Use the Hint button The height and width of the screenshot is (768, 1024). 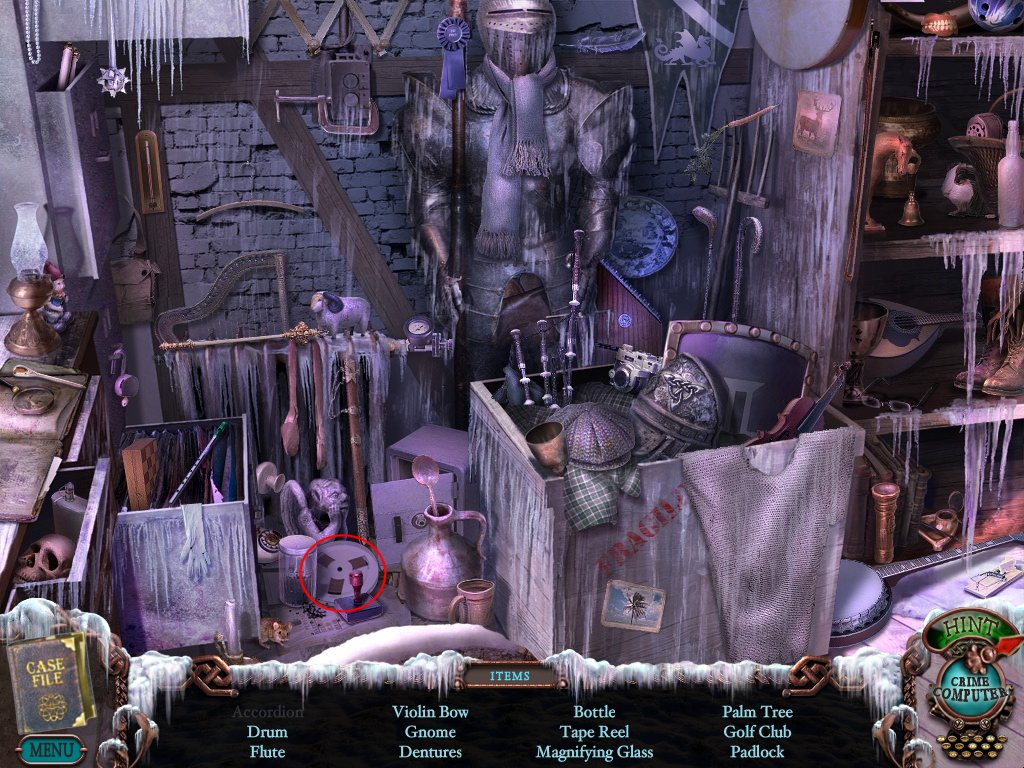coord(957,631)
